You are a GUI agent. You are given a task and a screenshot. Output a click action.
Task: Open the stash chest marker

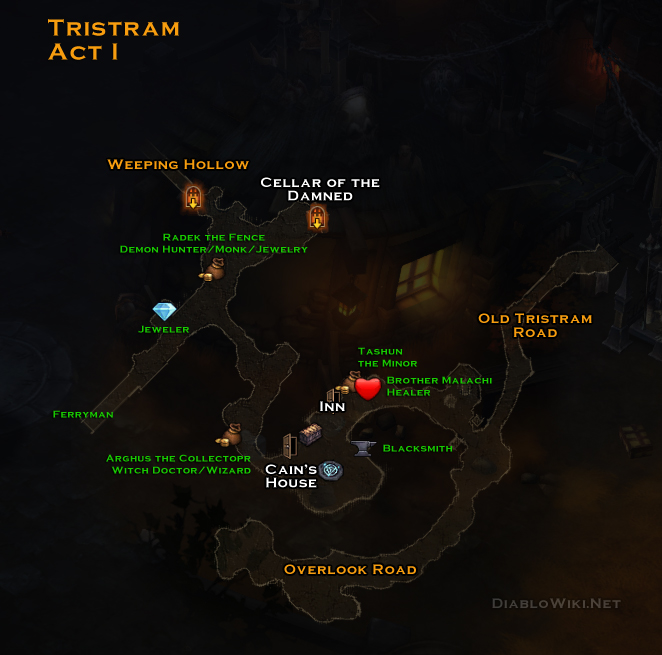click(311, 434)
